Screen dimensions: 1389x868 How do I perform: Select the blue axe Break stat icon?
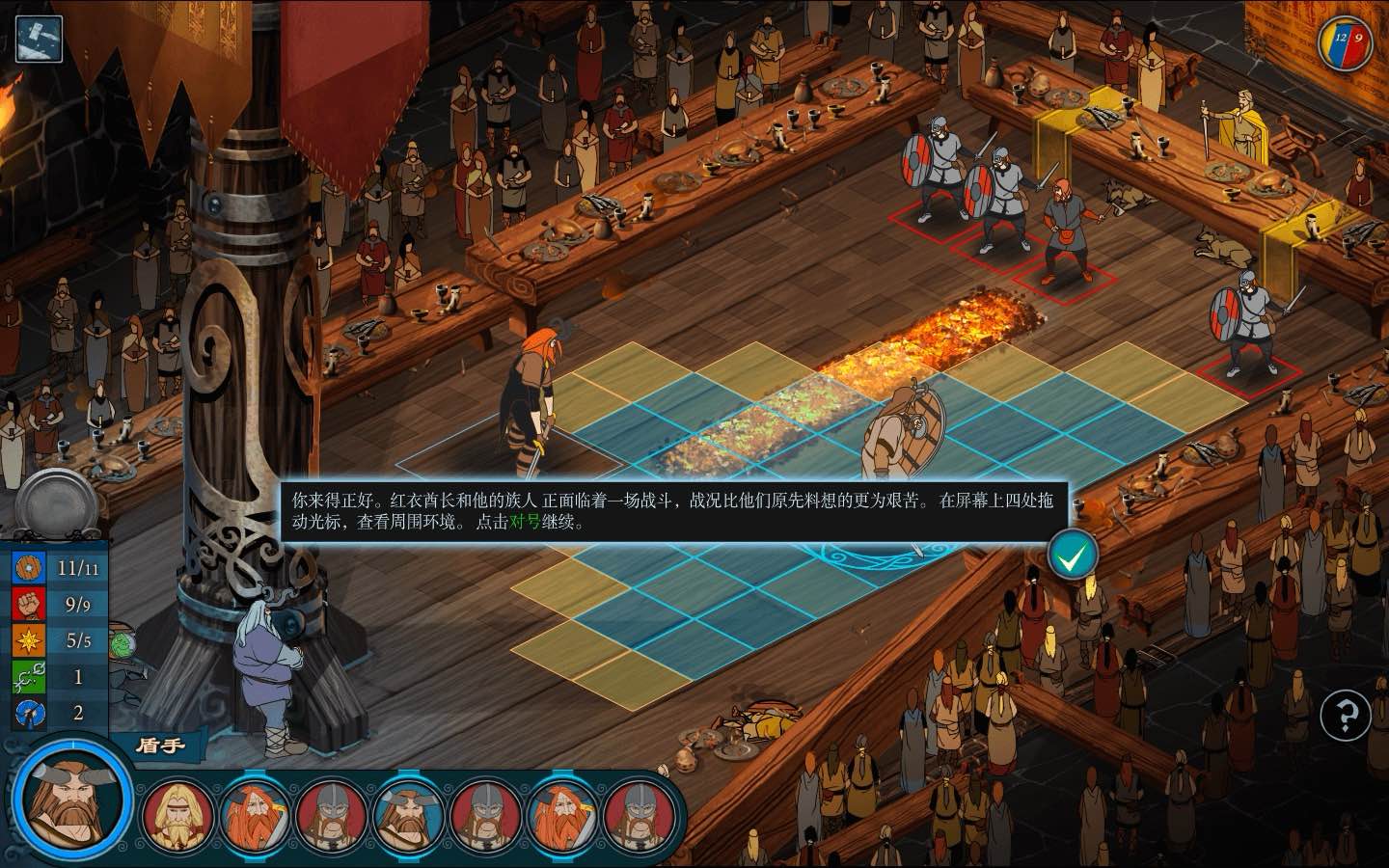click(x=29, y=713)
